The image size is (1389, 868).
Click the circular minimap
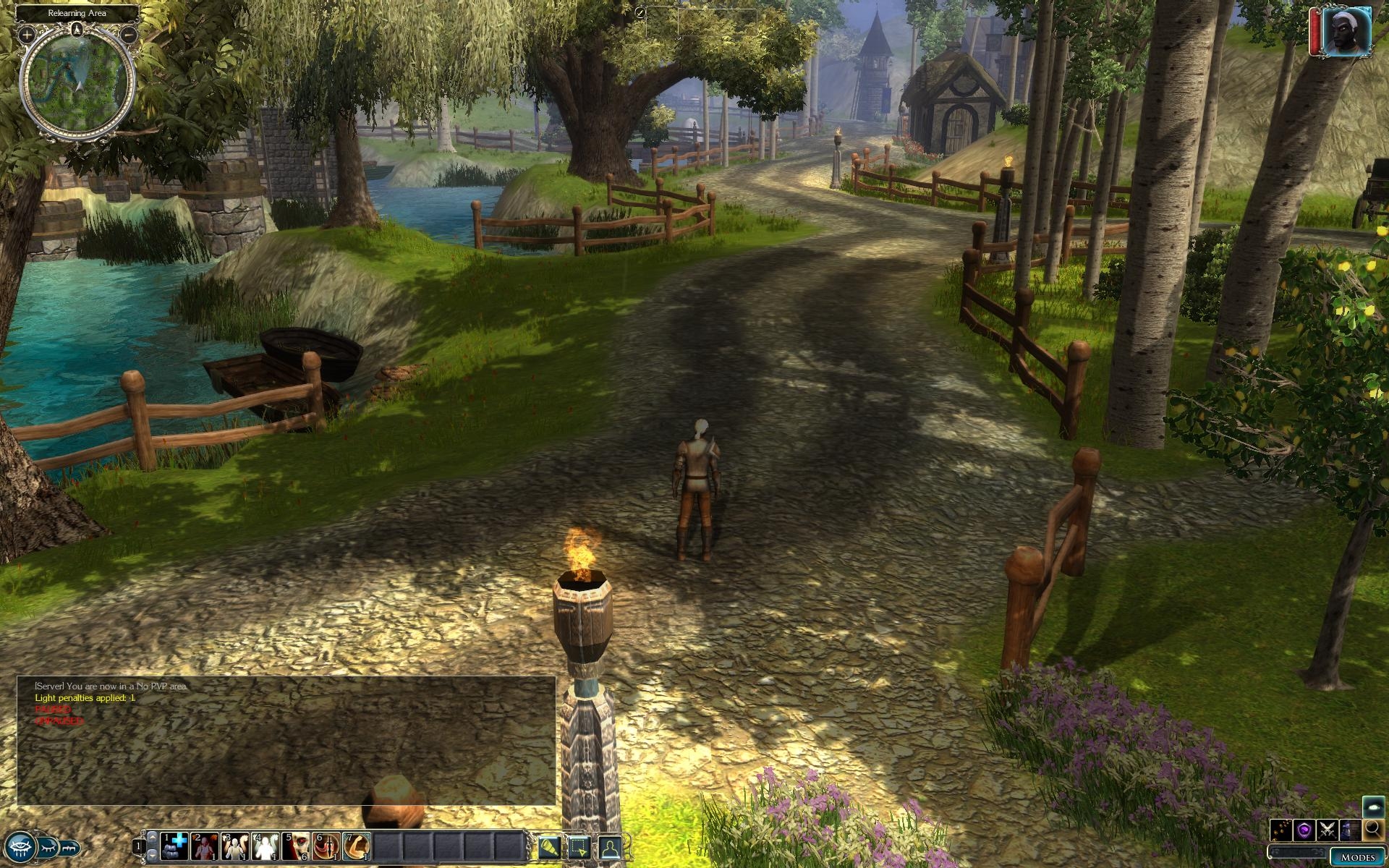point(77,82)
